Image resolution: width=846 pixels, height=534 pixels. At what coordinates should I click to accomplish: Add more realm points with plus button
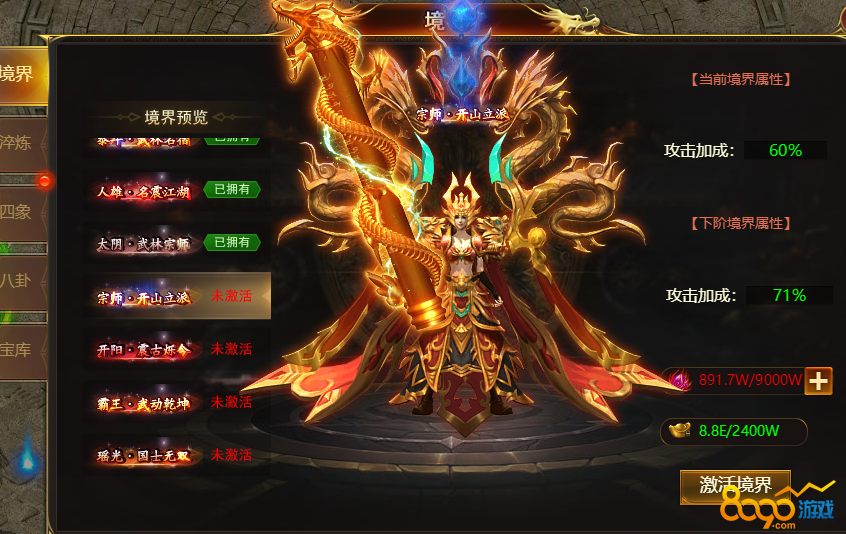point(818,380)
